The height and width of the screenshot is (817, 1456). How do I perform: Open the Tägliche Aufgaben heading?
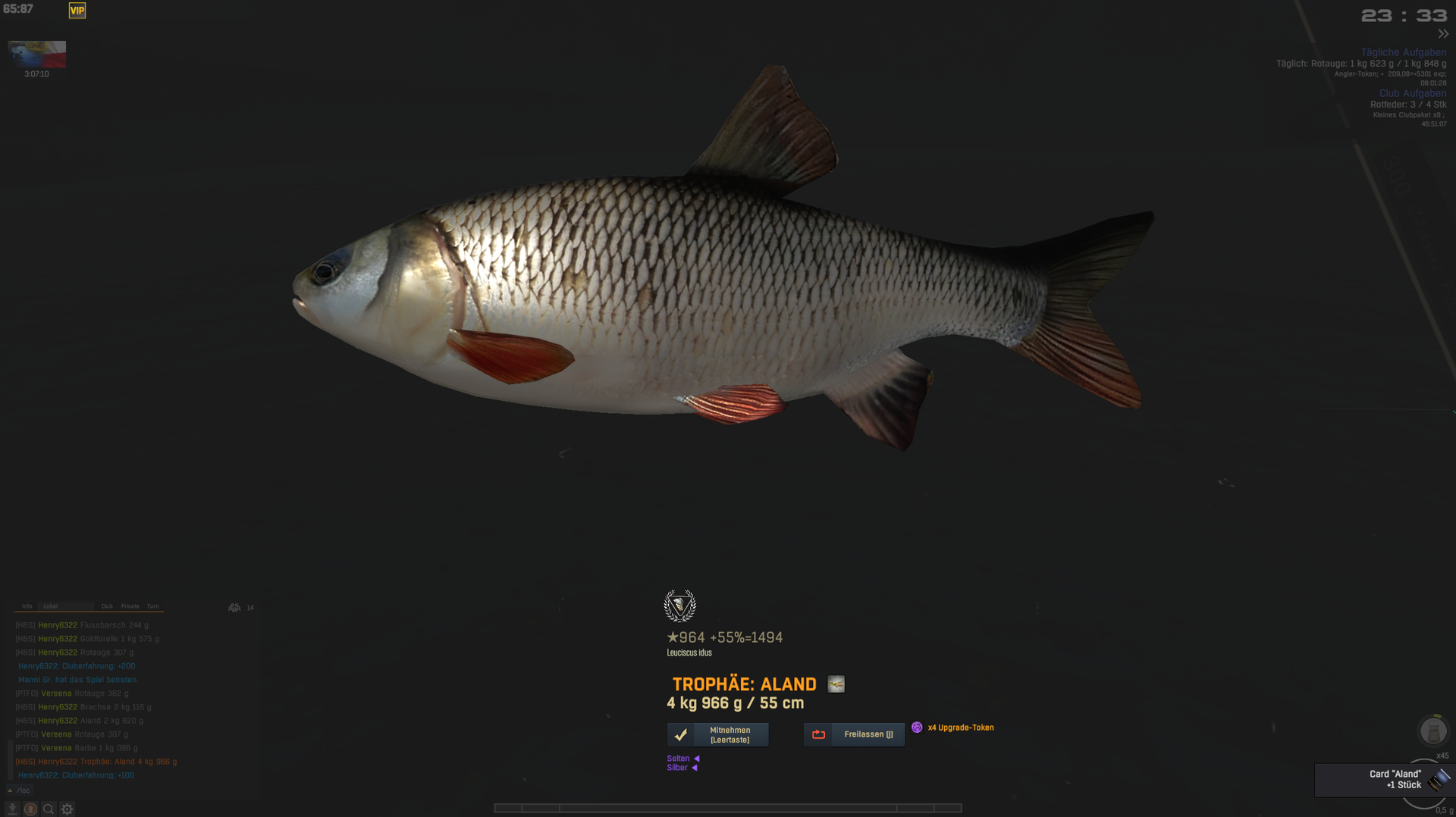(x=1403, y=52)
